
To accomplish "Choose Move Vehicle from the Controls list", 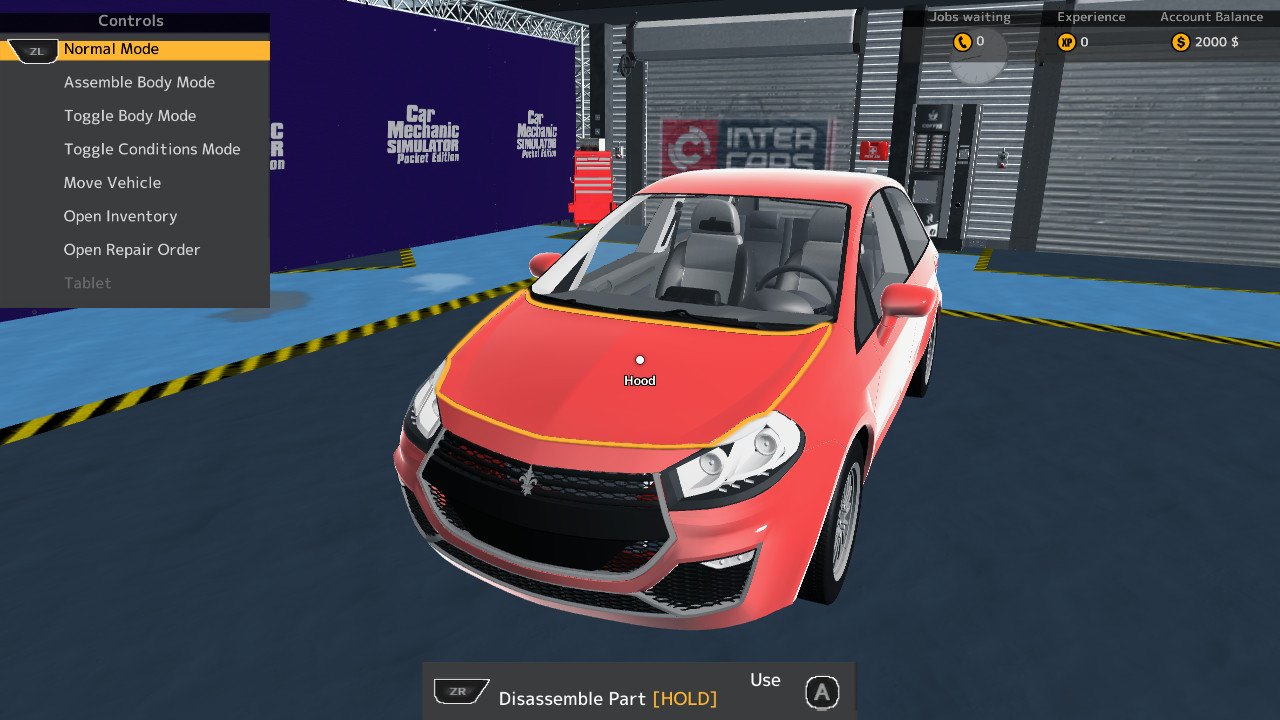I will click(x=112, y=182).
